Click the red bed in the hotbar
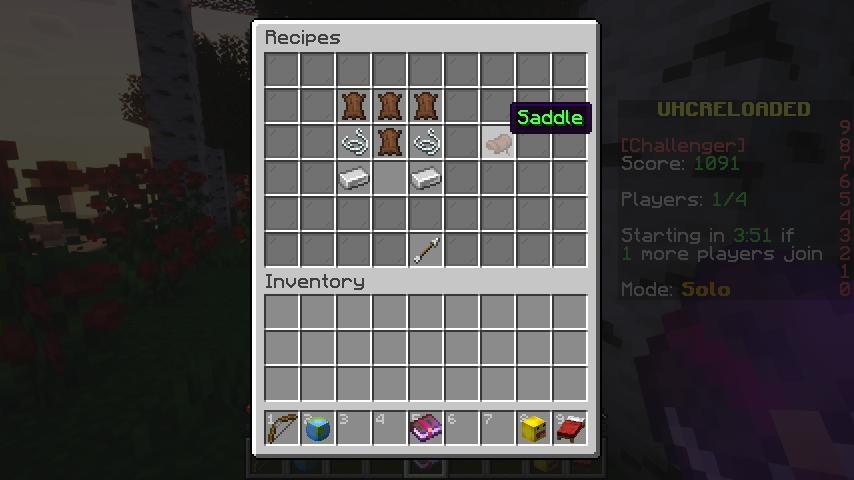This screenshot has height=480, width=854. [570, 428]
